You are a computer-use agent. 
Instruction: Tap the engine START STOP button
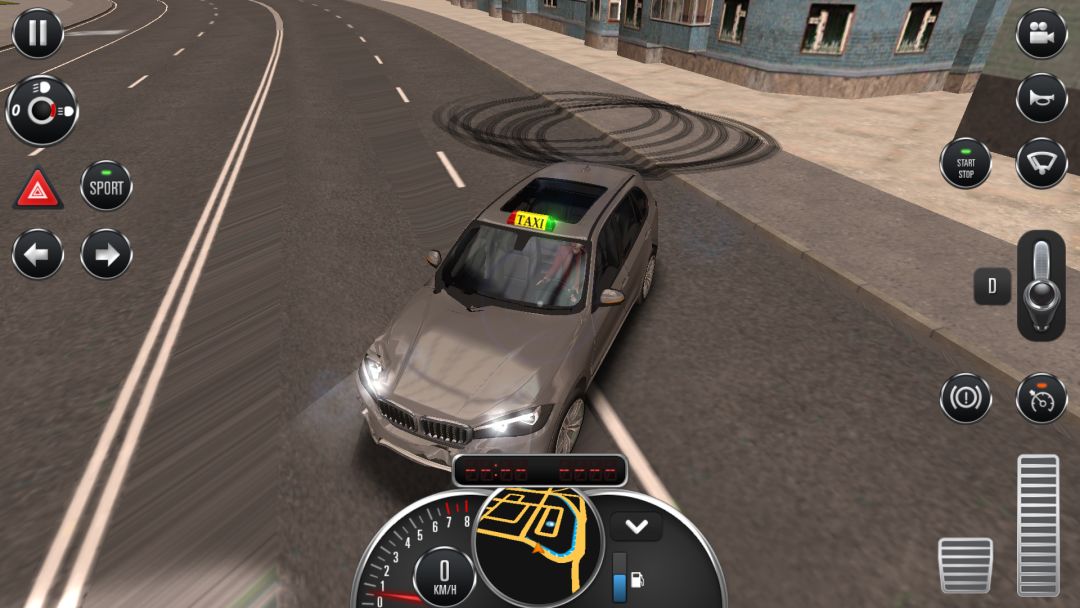pos(965,163)
